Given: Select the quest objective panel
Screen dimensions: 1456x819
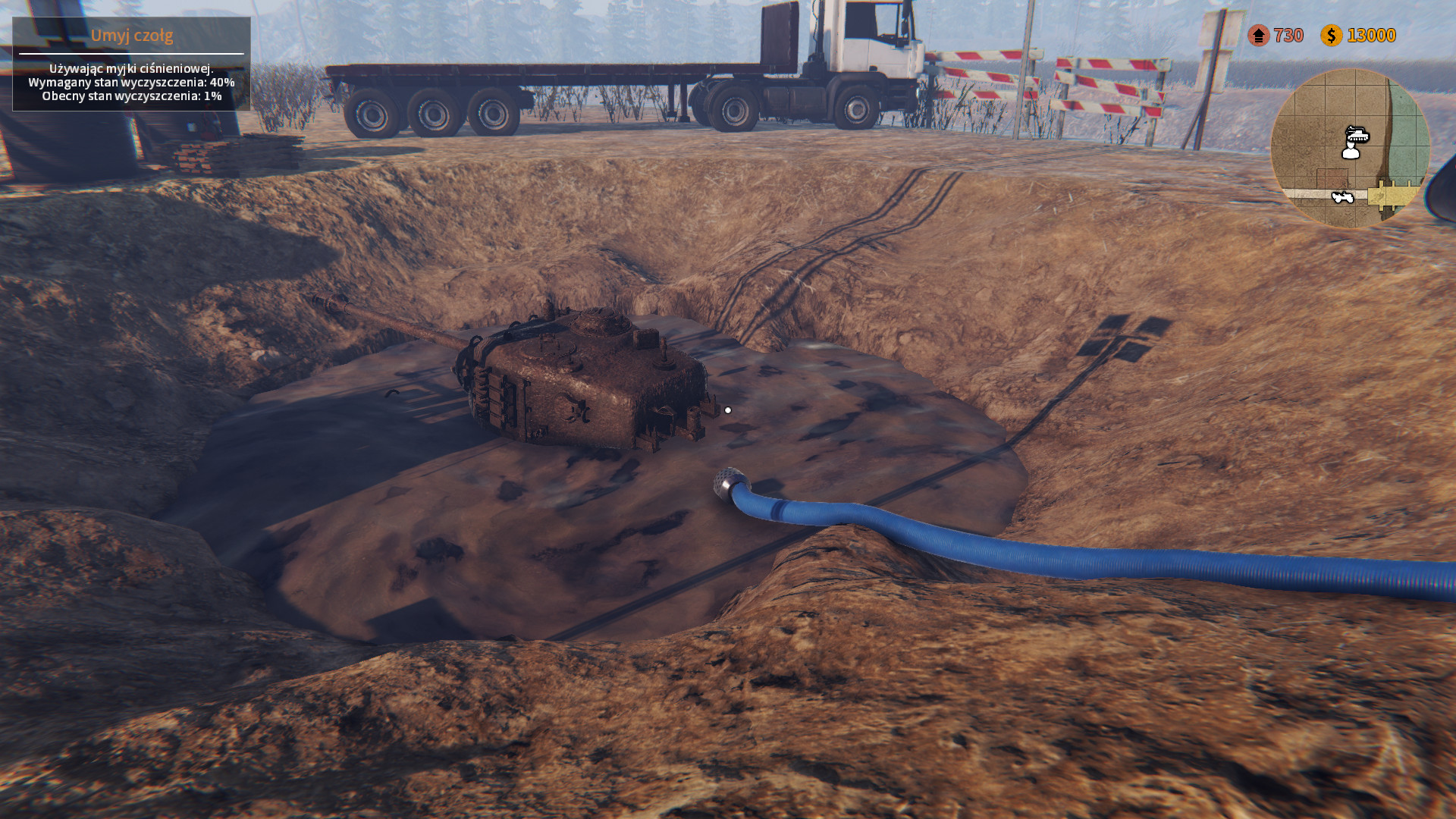Looking at the screenshot, I should (x=133, y=64).
